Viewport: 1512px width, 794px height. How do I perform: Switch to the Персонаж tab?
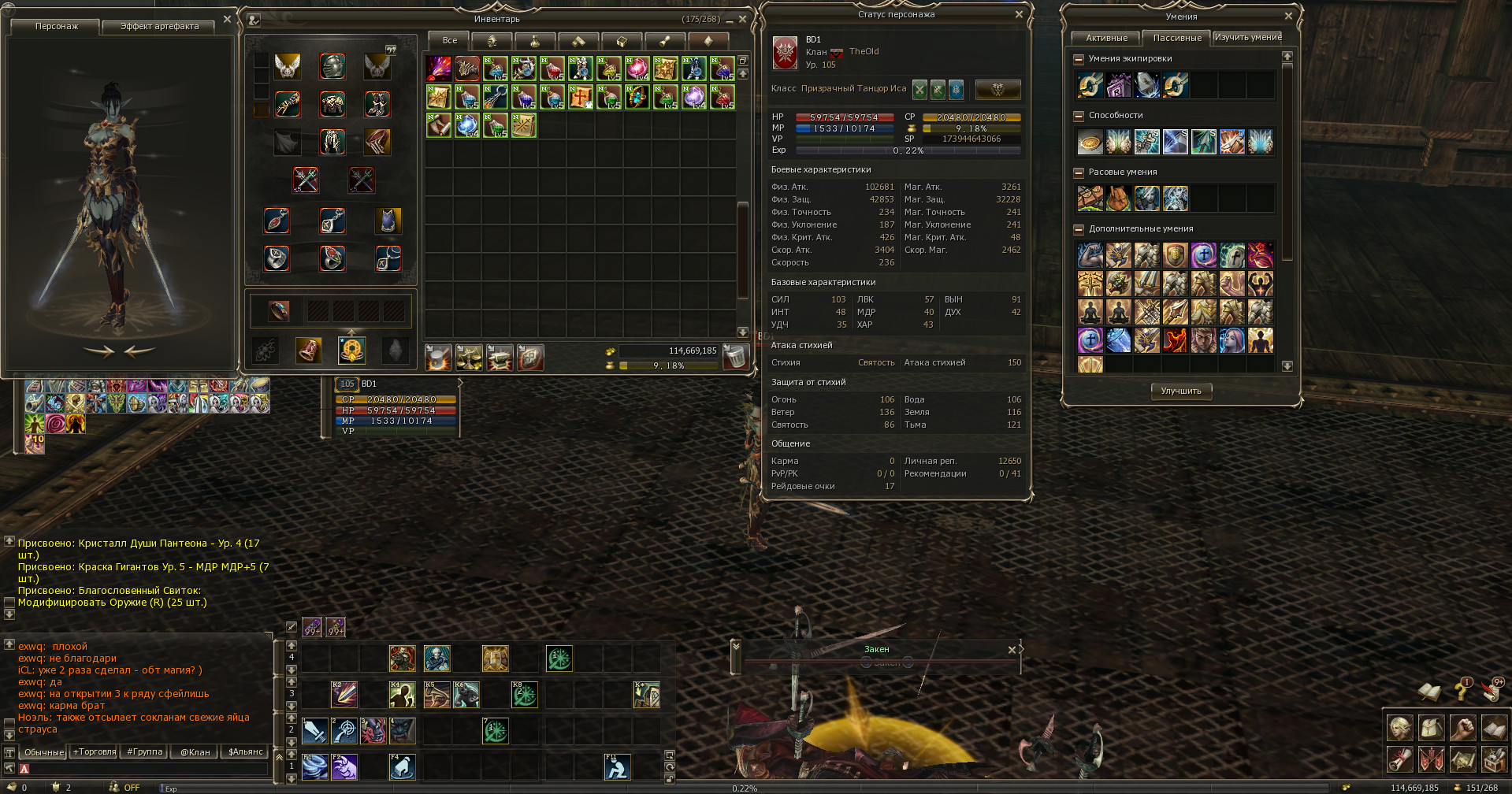pyautogui.click(x=57, y=27)
